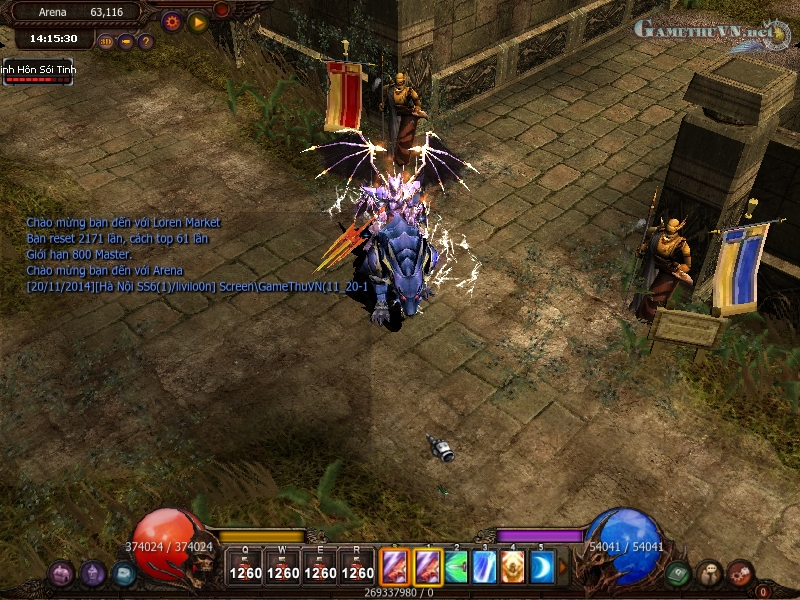The height and width of the screenshot is (600, 800).
Task: Open the purple treasure chest icon
Action: point(61,573)
